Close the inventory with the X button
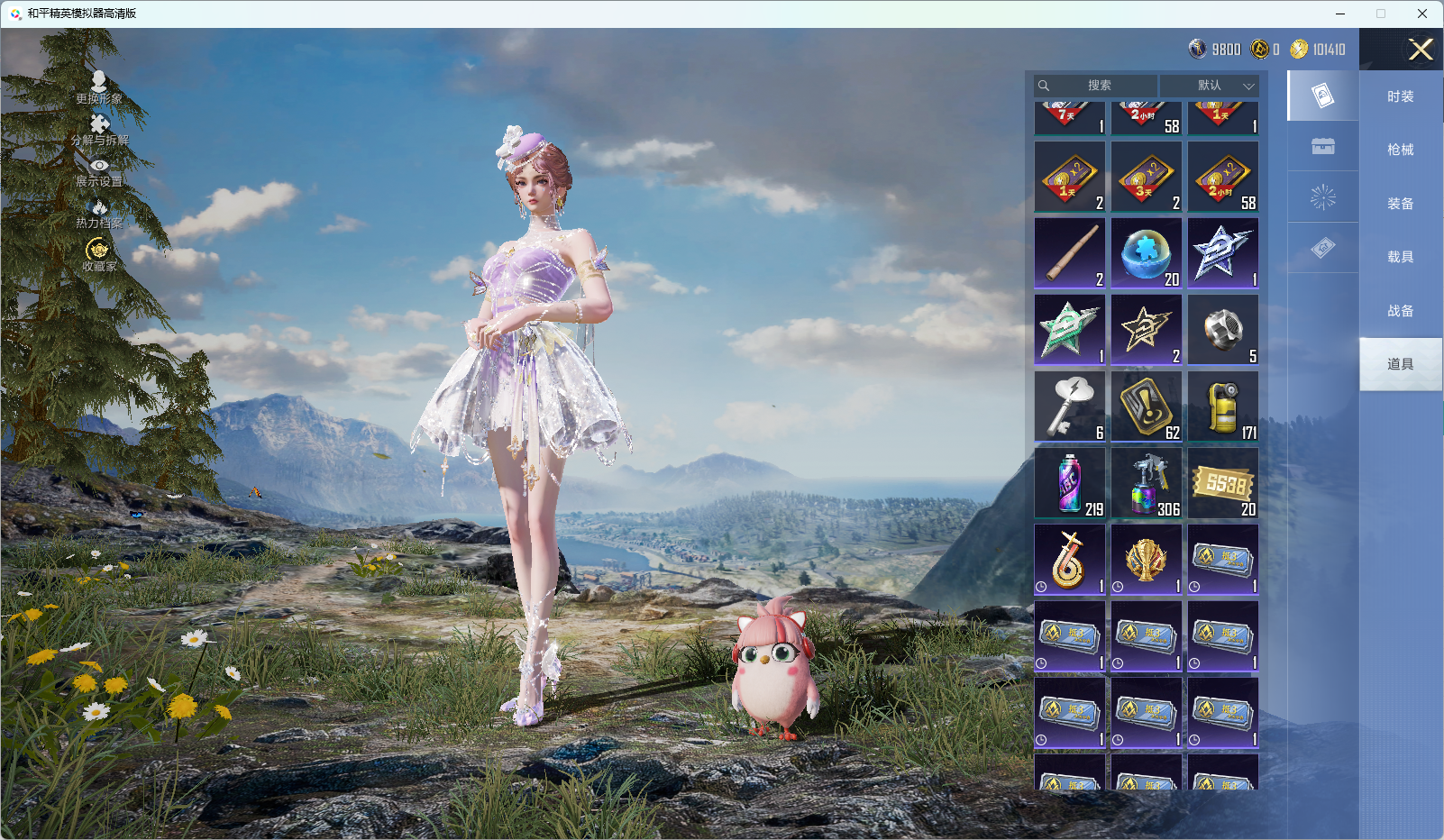Screen dimensions: 1444x840 click(x=1421, y=50)
